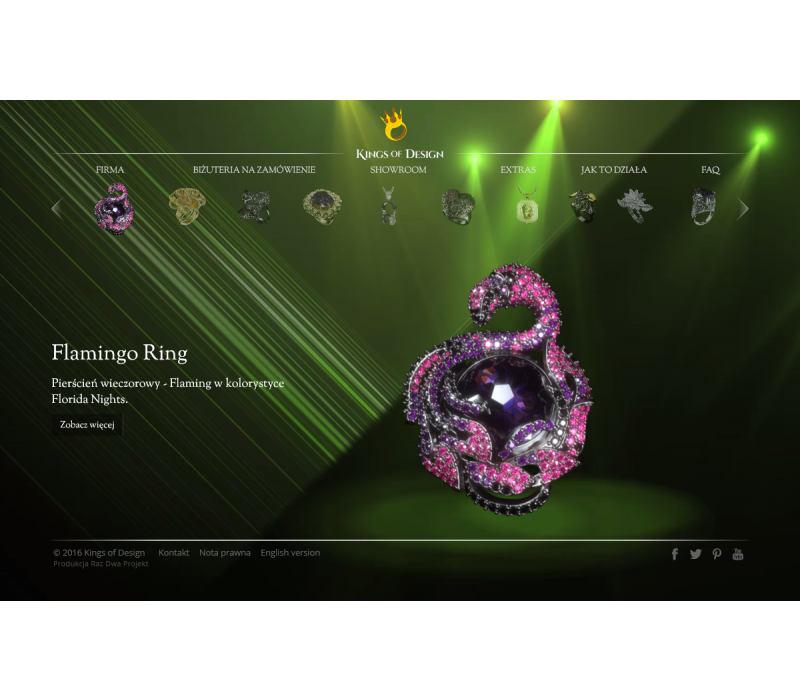This screenshot has width=800, height=700.
Task: Open the Extras menu
Action: (518, 170)
